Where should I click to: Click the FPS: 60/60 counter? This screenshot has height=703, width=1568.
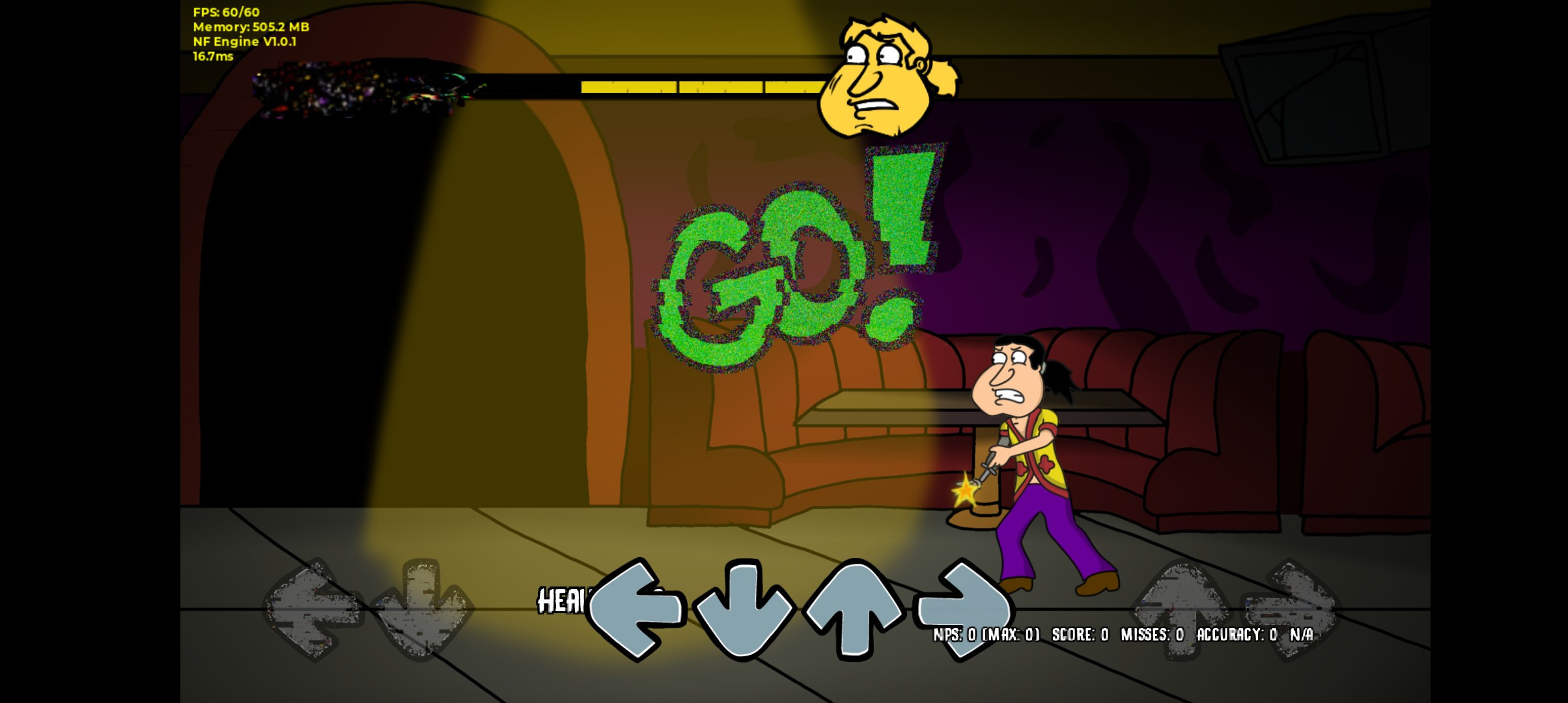(224, 12)
